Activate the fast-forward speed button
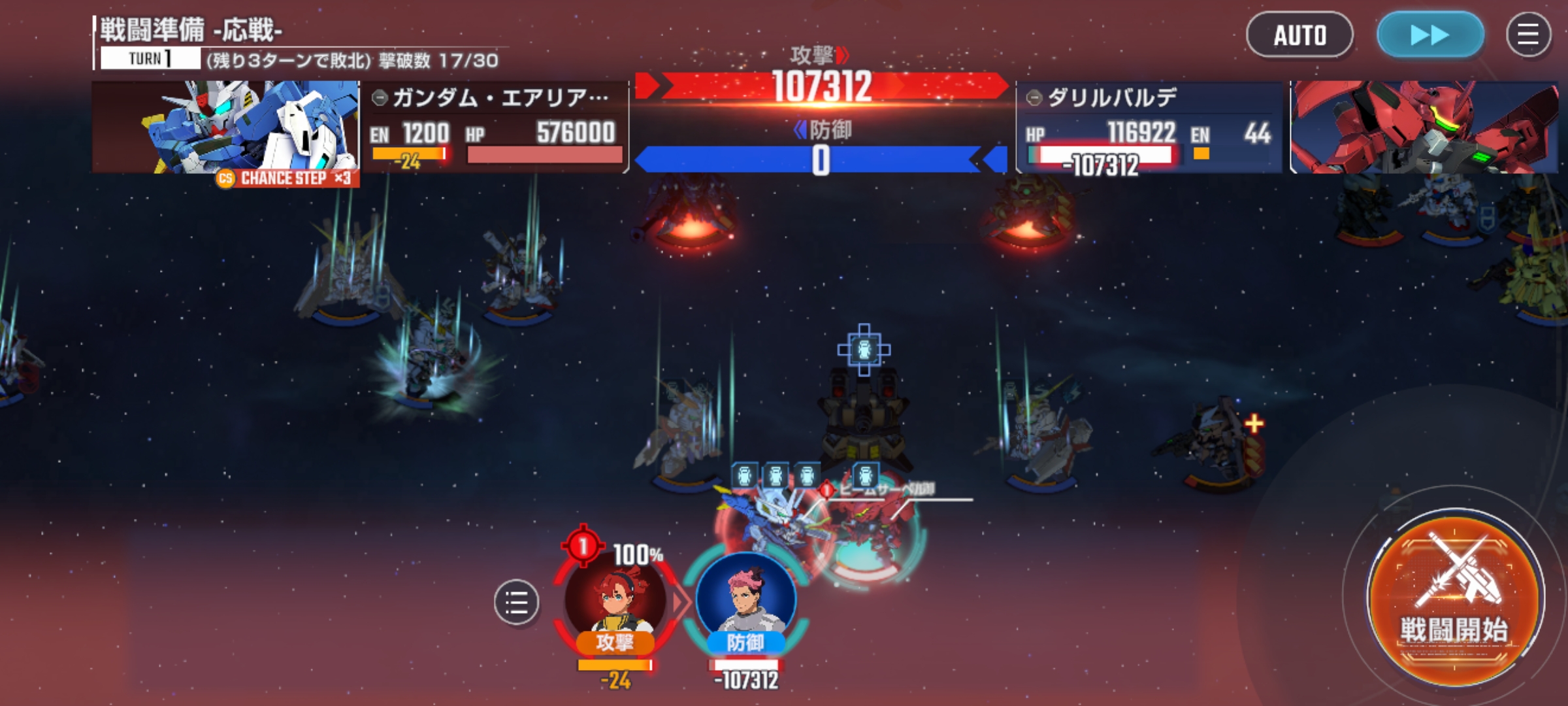 pyautogui.click(x=1430, y=35)
